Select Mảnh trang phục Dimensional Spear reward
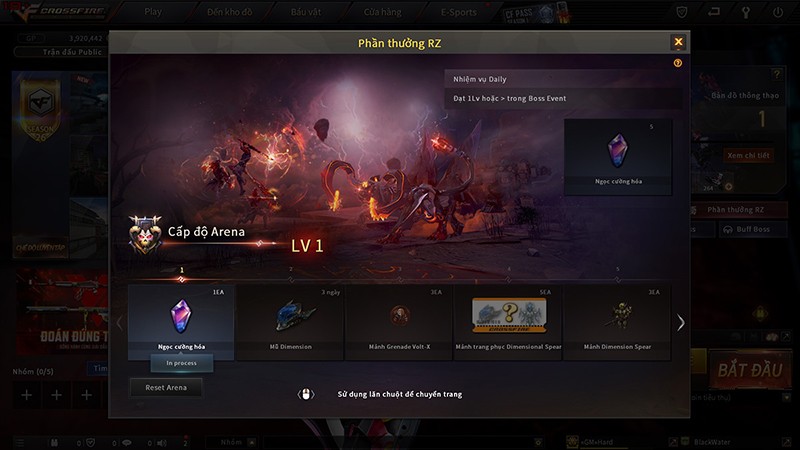The height and width of the screenshot is (450, 800). [508, 320]
